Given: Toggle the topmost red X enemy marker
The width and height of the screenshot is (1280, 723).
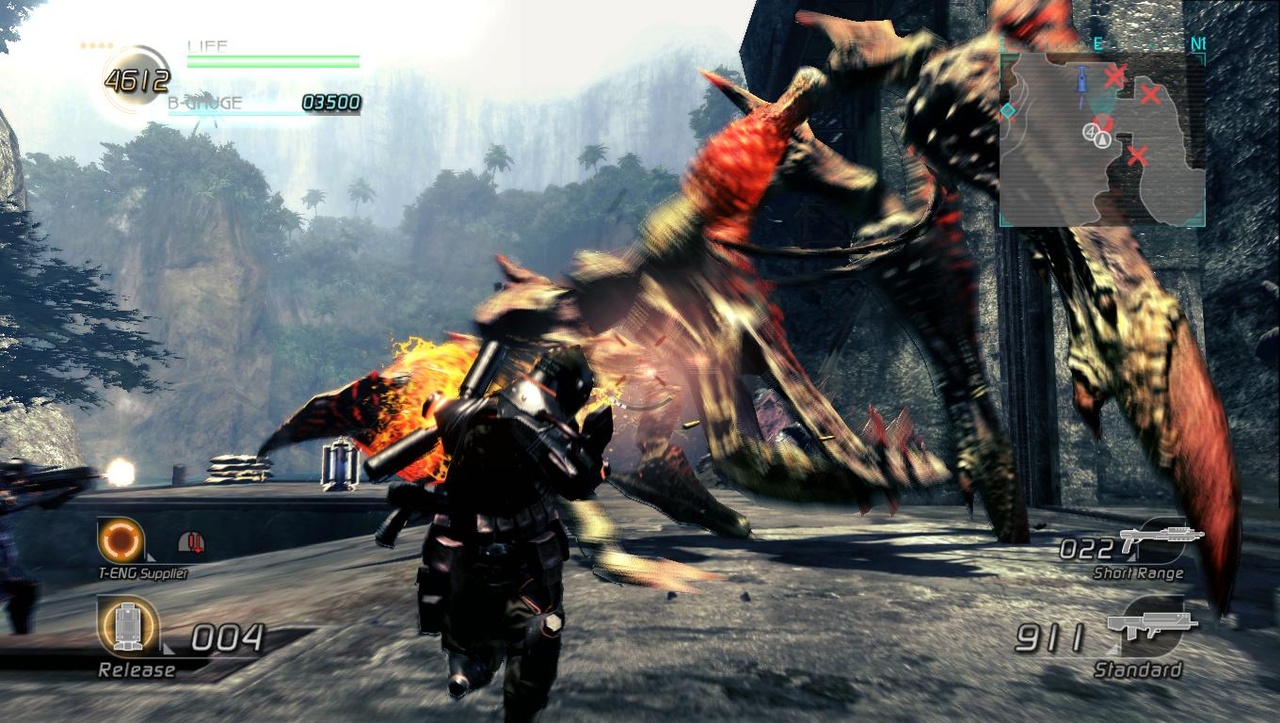Looking at the screenshot, I should 1114,75.
